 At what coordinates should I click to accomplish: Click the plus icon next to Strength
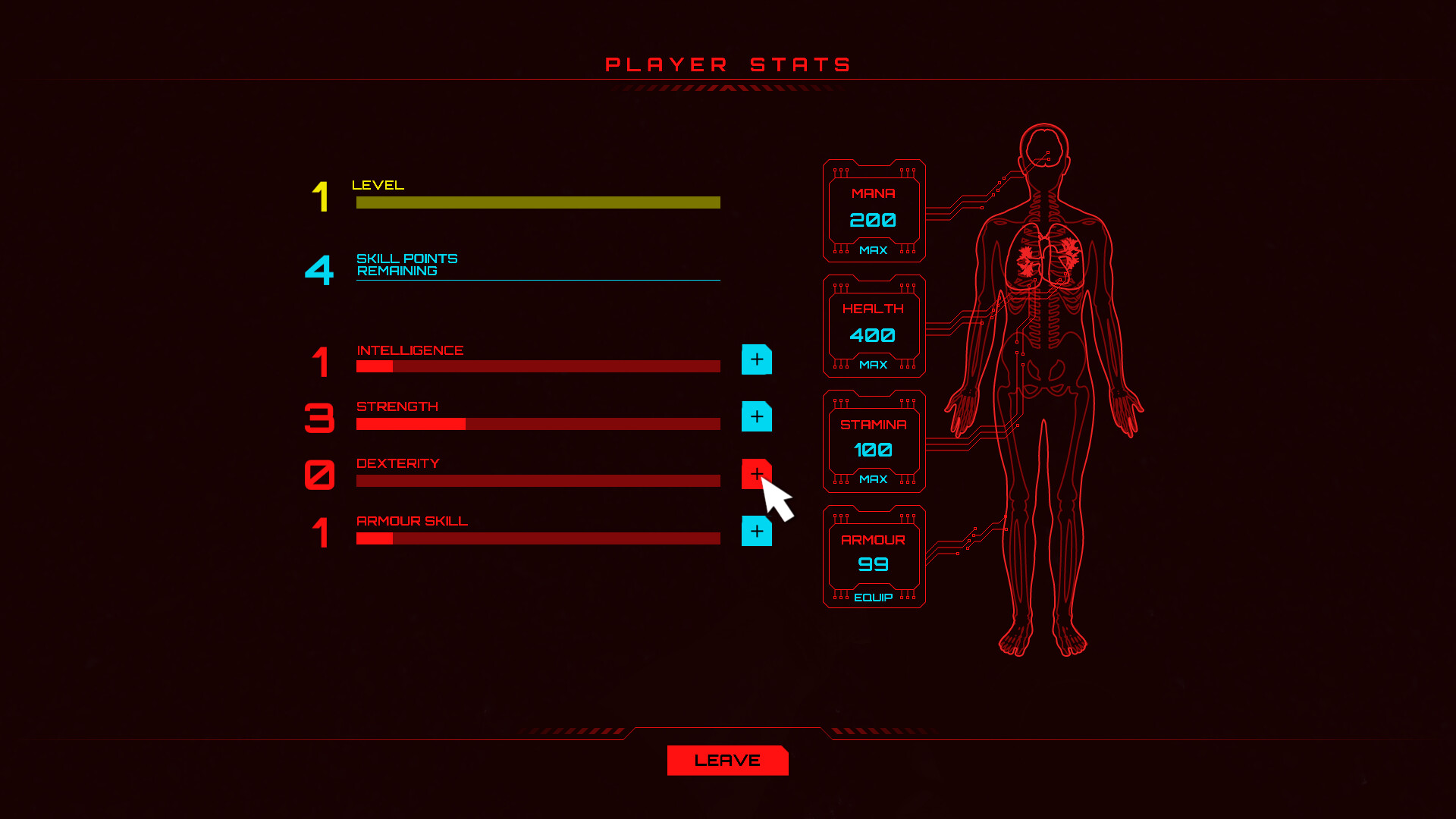756,416
